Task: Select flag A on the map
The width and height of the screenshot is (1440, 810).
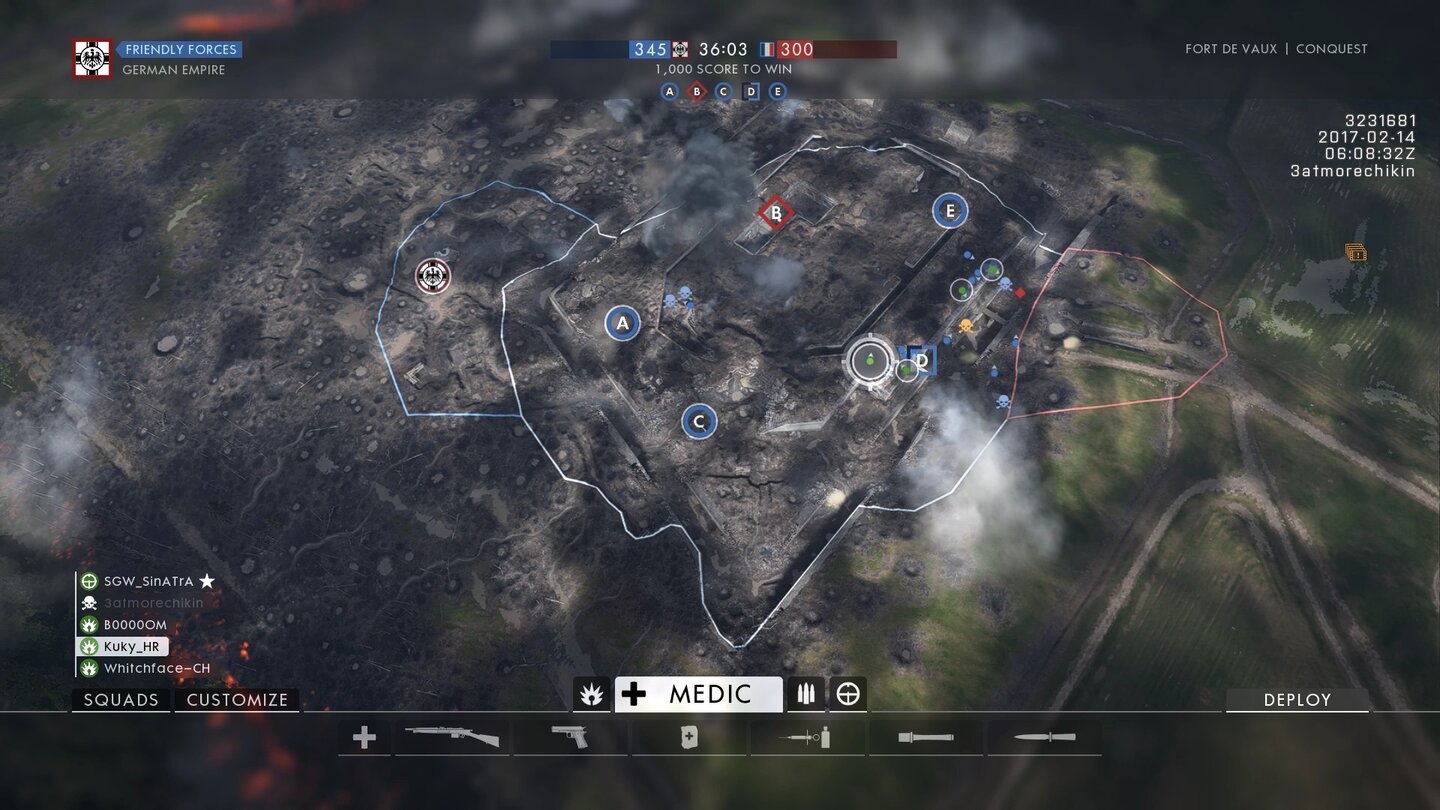Action: [x=621, y=322]
